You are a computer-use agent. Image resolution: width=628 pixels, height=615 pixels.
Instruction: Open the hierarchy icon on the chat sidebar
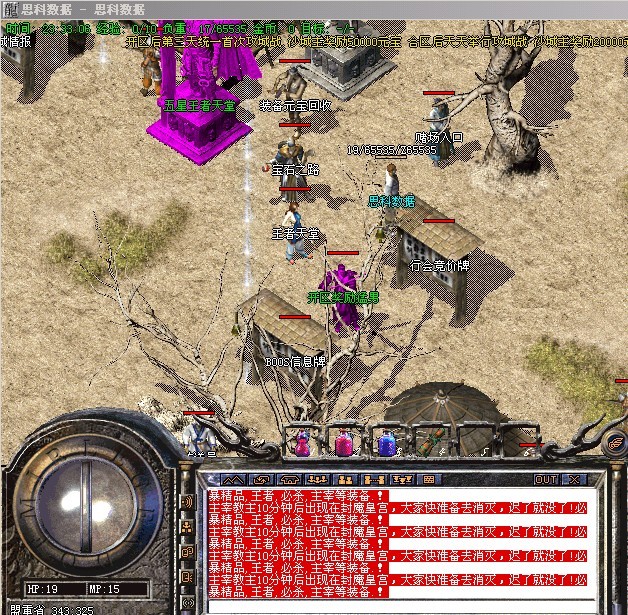[x=186, y=525]
